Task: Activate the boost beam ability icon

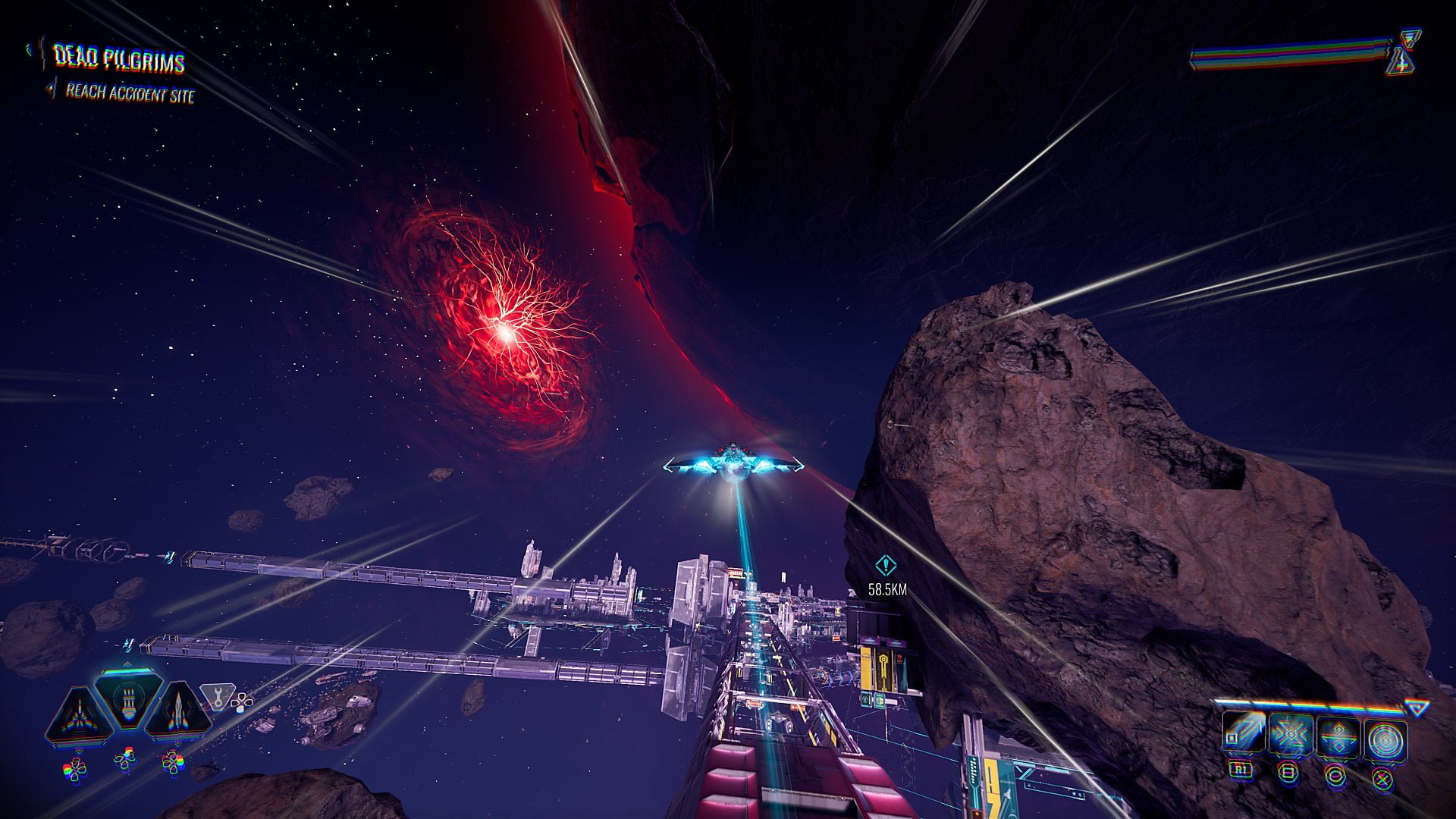Action: point(1244,736)
